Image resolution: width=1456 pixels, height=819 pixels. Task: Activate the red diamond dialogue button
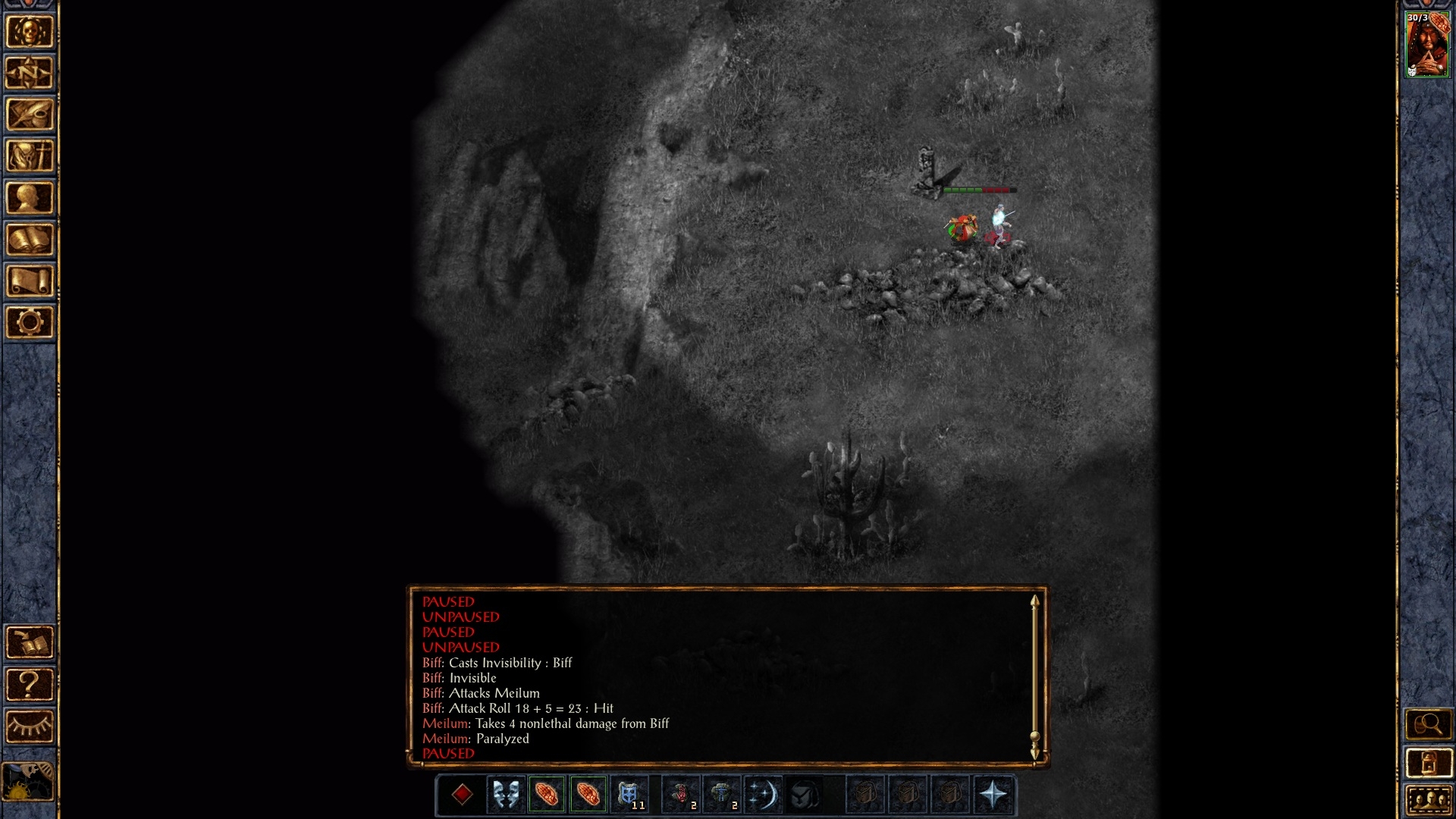(462, 795)
